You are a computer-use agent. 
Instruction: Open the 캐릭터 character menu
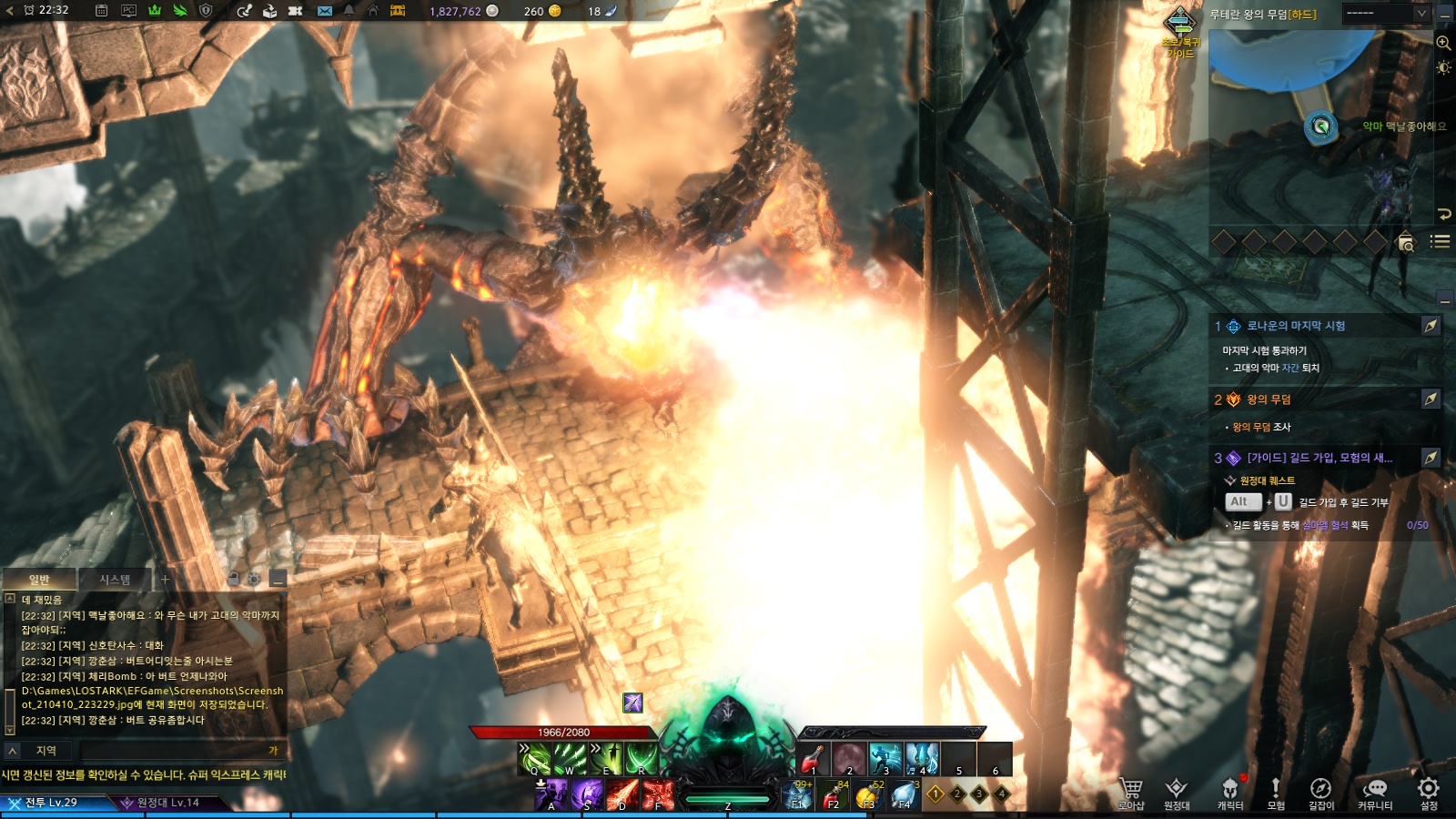1230,792
